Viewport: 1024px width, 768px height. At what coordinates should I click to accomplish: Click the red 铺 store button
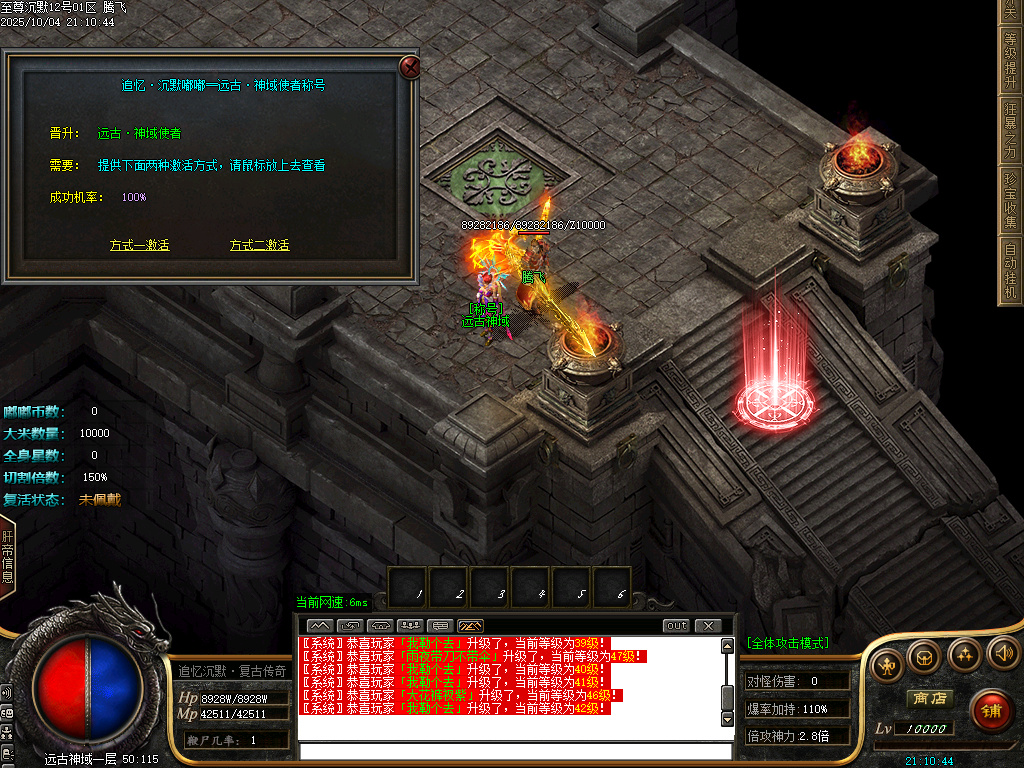990,711
